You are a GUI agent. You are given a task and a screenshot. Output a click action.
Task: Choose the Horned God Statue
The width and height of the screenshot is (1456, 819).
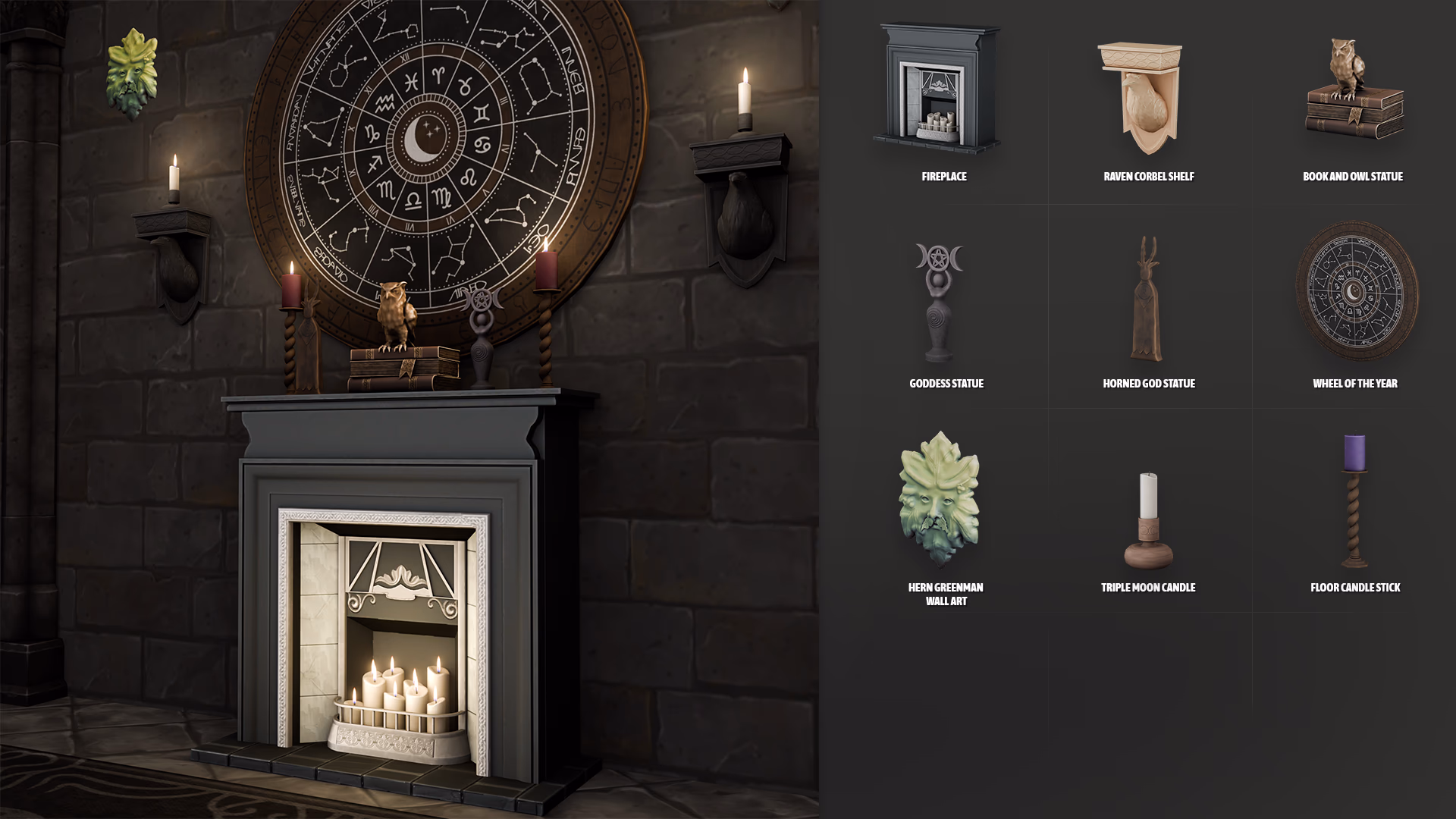coord(1147,300)
